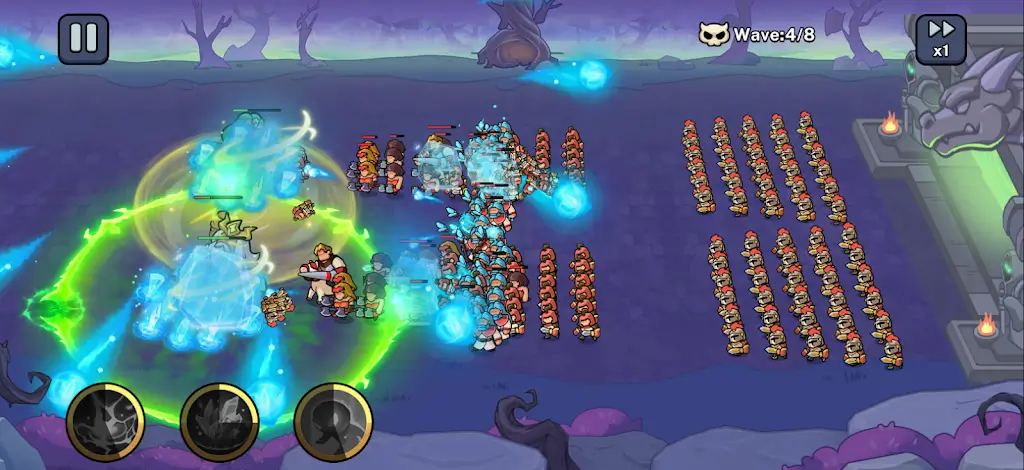
Task: Activate the lightning crack ability
Action: (x=105, y=422)
